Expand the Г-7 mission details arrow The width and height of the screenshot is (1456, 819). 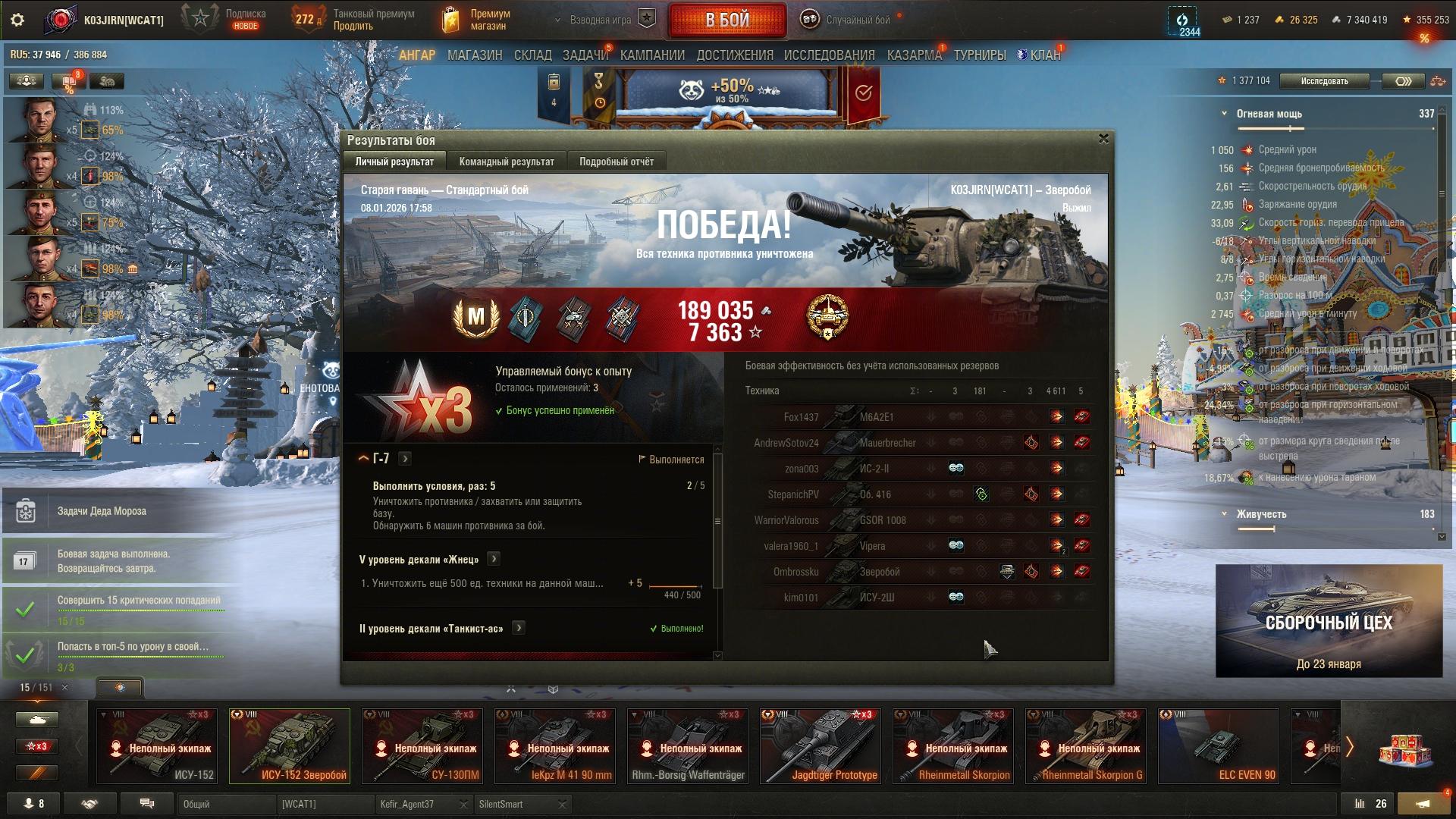click(x=405, y=459)
